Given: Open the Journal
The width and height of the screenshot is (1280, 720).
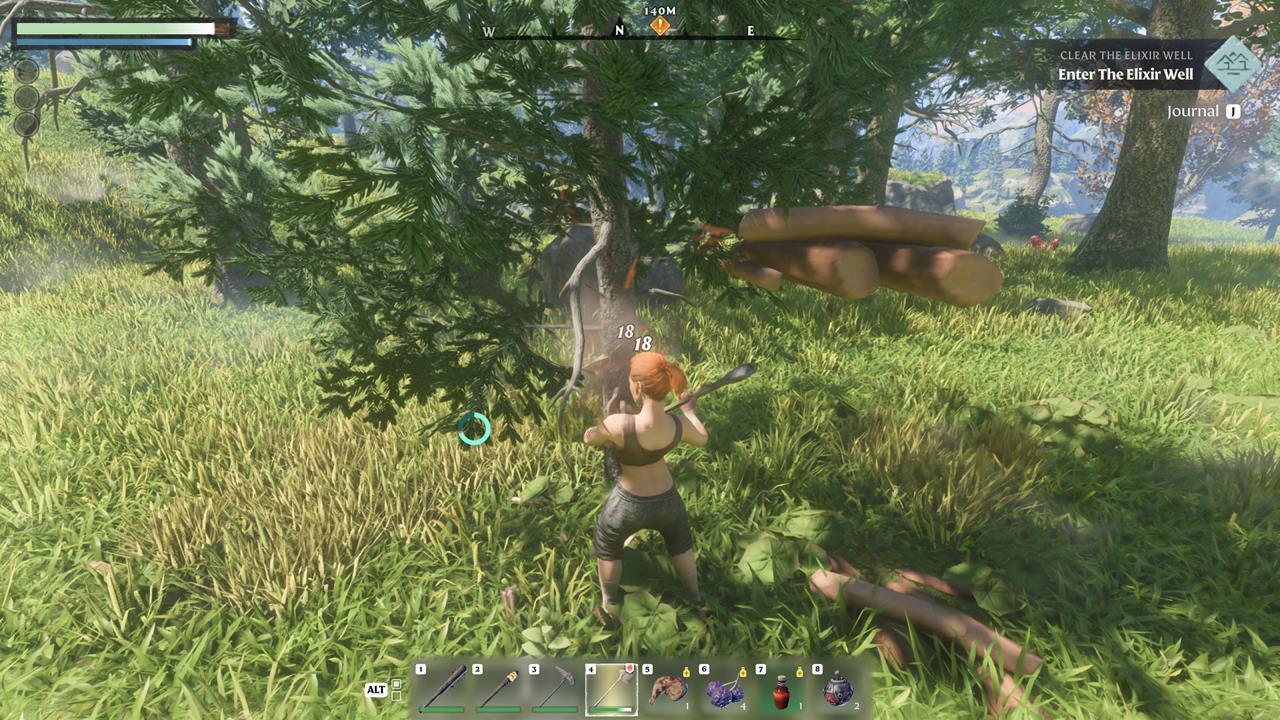Looking at the screenshot, I should point(1192,110).
